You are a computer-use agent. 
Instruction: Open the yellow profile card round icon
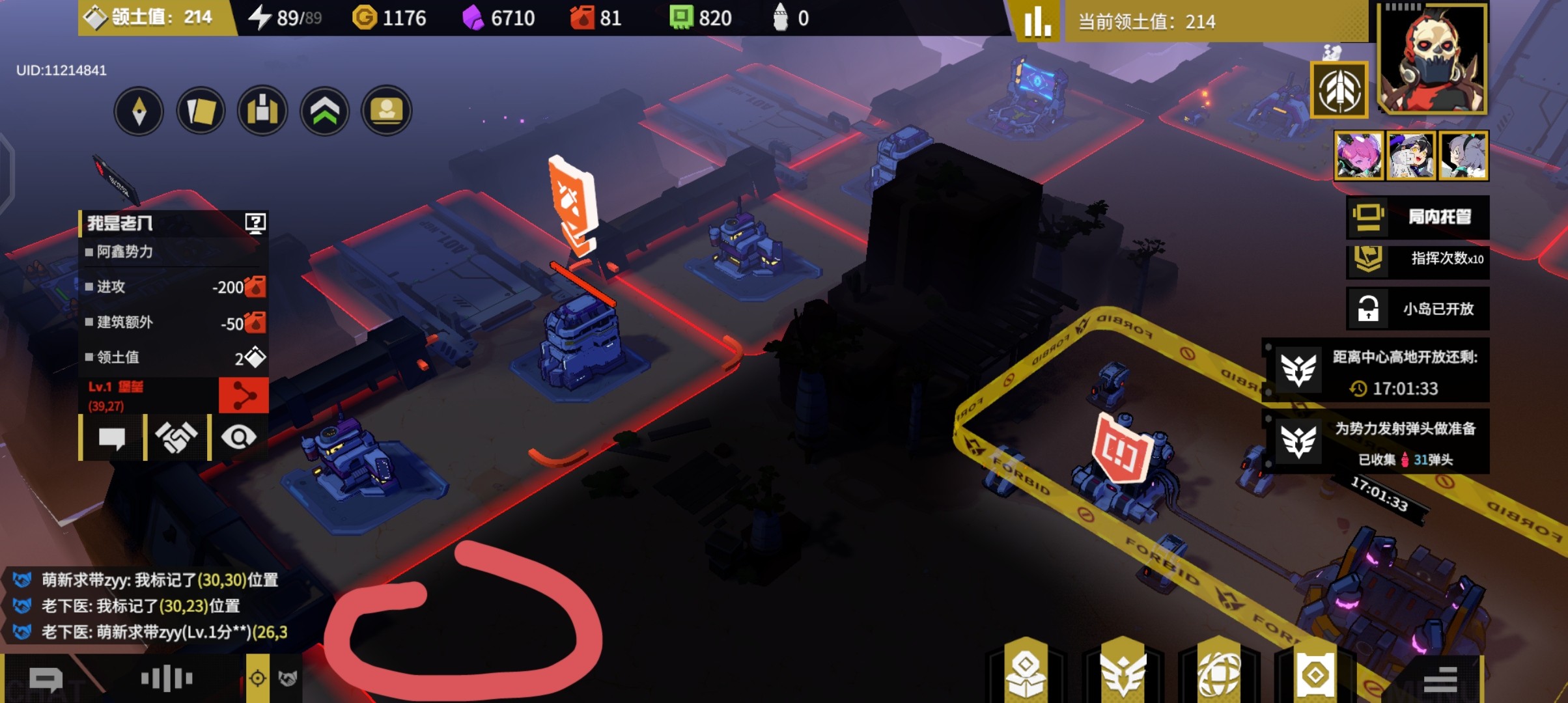pyautogui.click(x=386, y=111)
